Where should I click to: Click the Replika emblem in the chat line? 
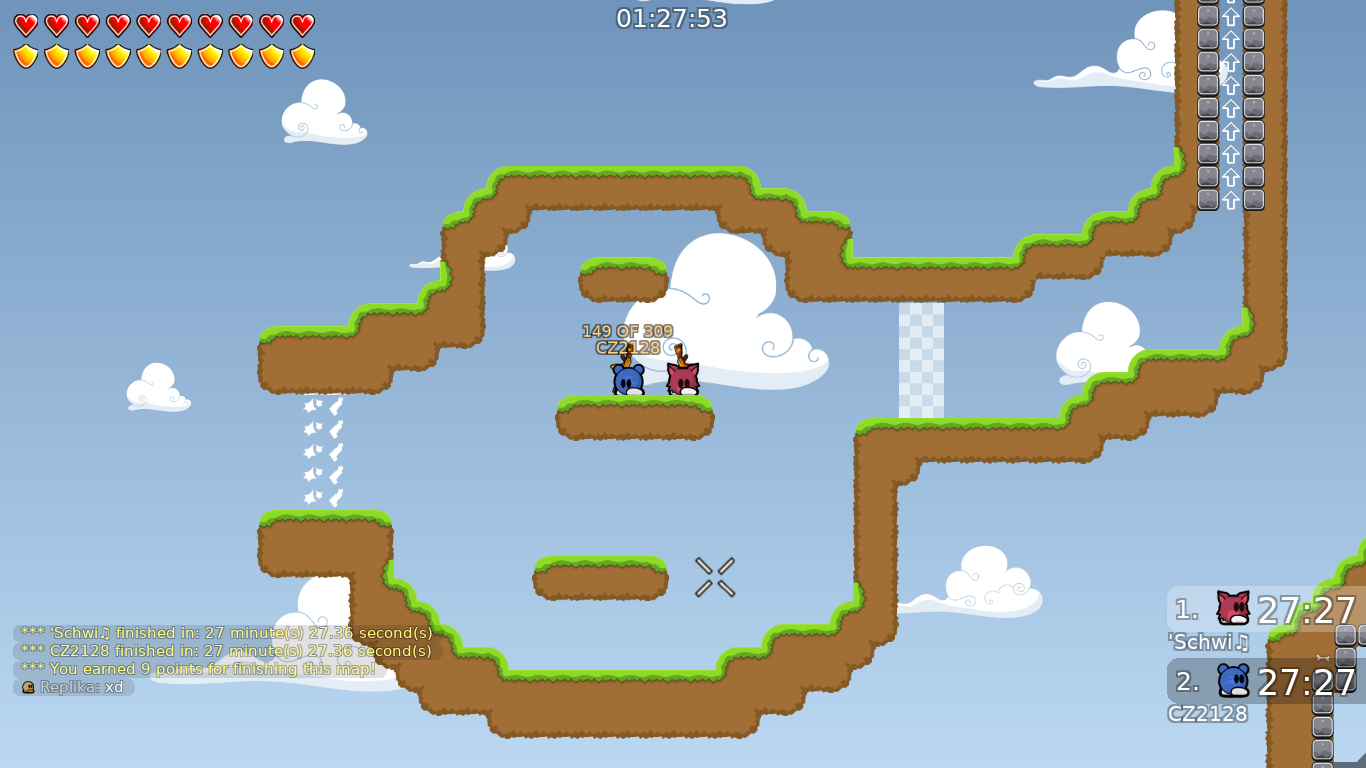[28, 687]
